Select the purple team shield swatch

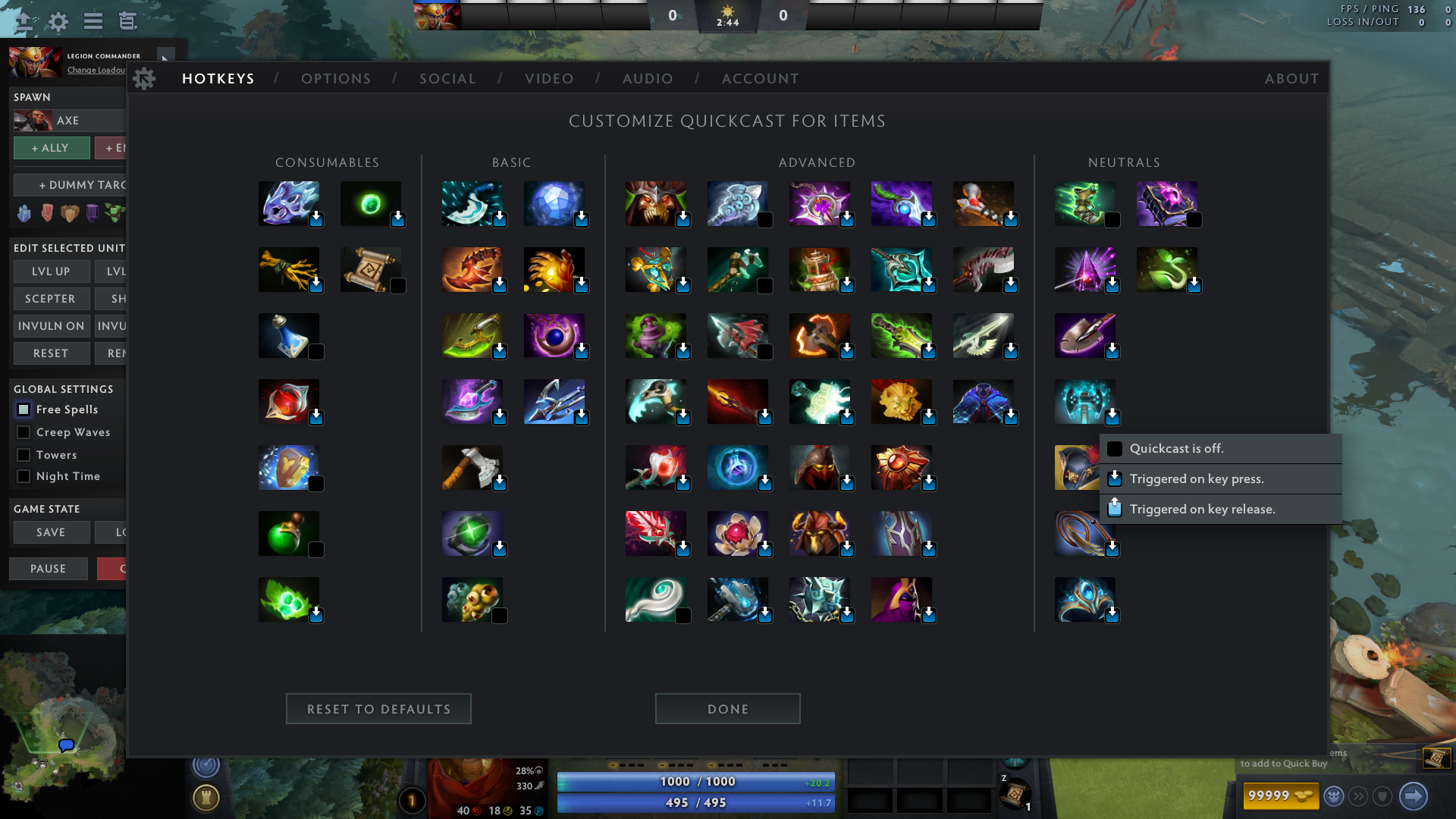[92, 213]
